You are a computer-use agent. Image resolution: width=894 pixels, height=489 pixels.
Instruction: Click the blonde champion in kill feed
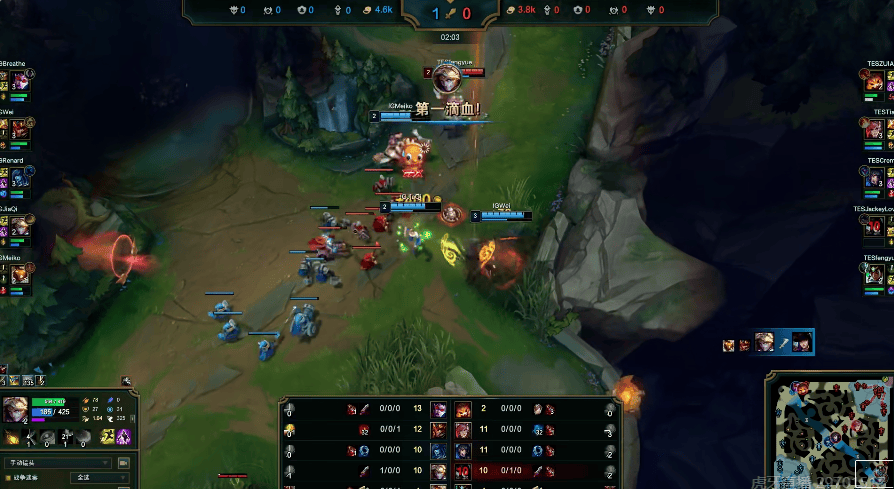(764, 343)
